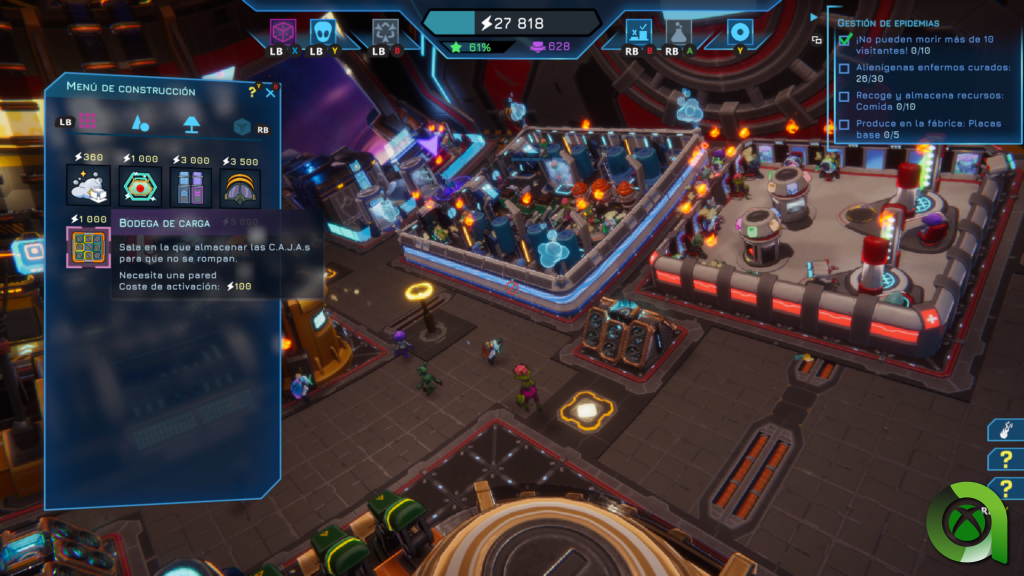Close the Menú de construcción panel
1024x576 pixels.
[270, 93]
